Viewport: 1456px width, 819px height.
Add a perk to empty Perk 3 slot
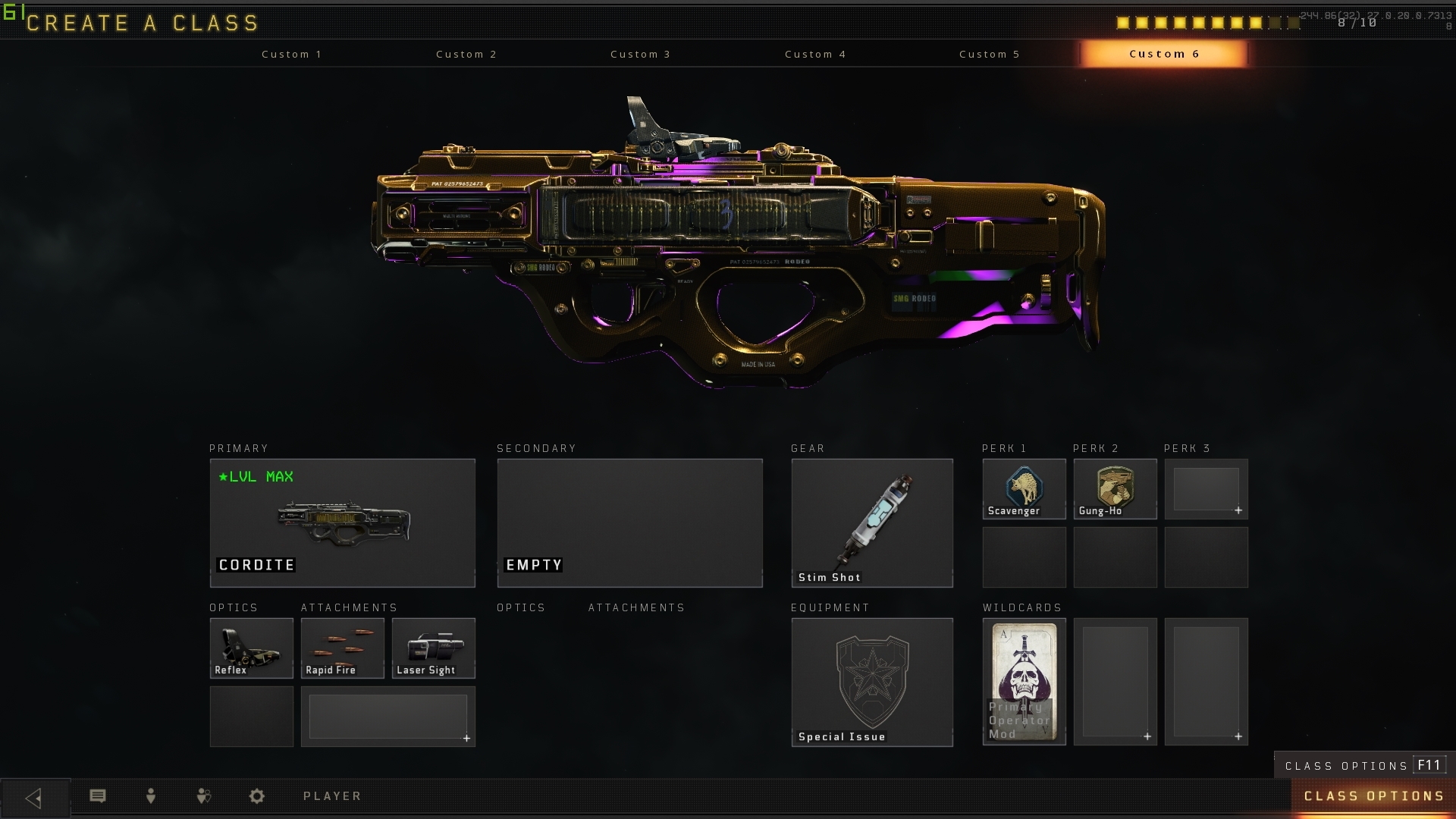[1206, 488]
